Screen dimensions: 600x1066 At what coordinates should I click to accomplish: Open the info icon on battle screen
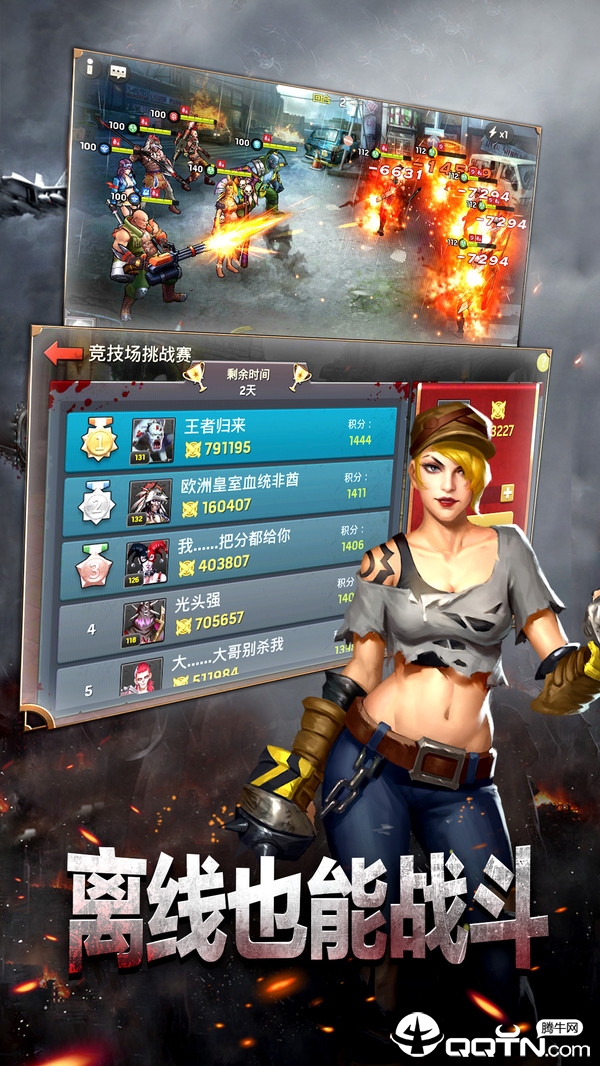90,67
